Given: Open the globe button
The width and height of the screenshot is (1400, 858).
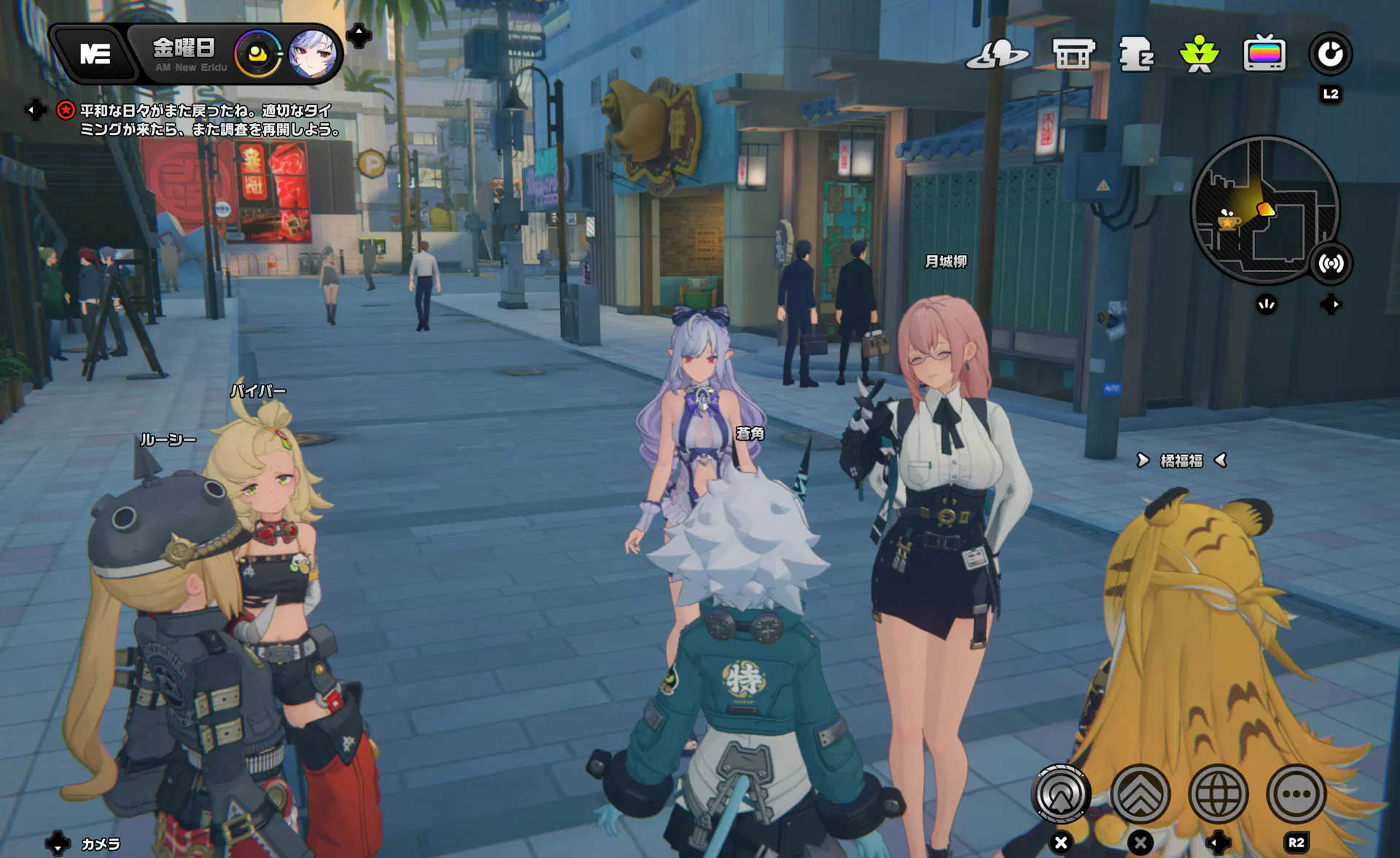Looking at the screenshot, I should coord(1218,794).
